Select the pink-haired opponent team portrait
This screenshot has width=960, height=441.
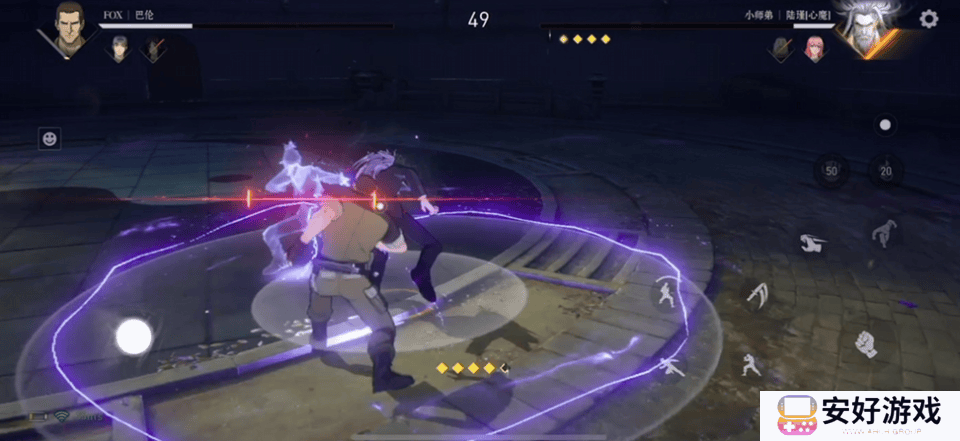point(814,48)
